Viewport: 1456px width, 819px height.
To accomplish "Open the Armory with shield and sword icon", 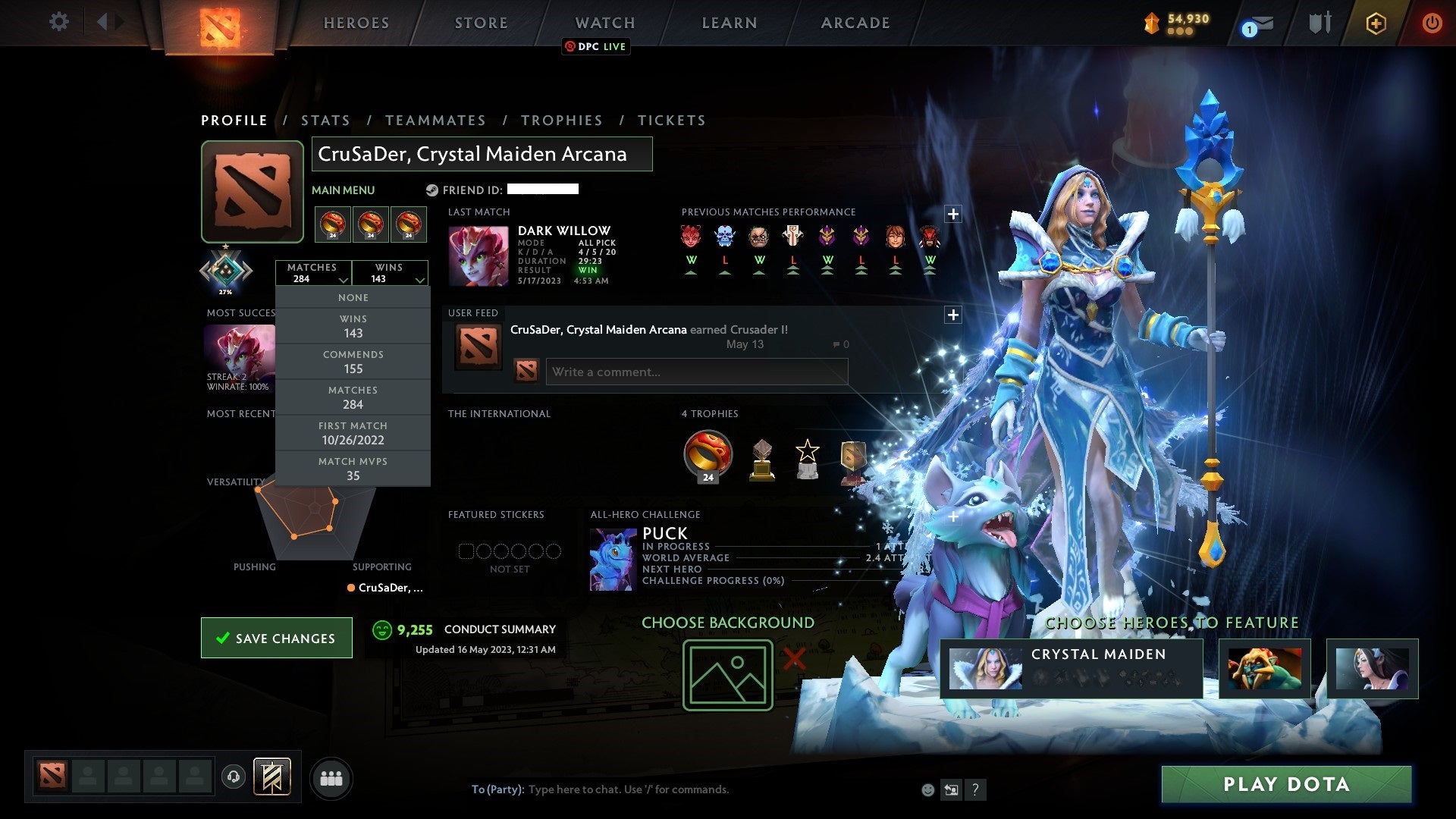I will click(x=1319, y=23).
